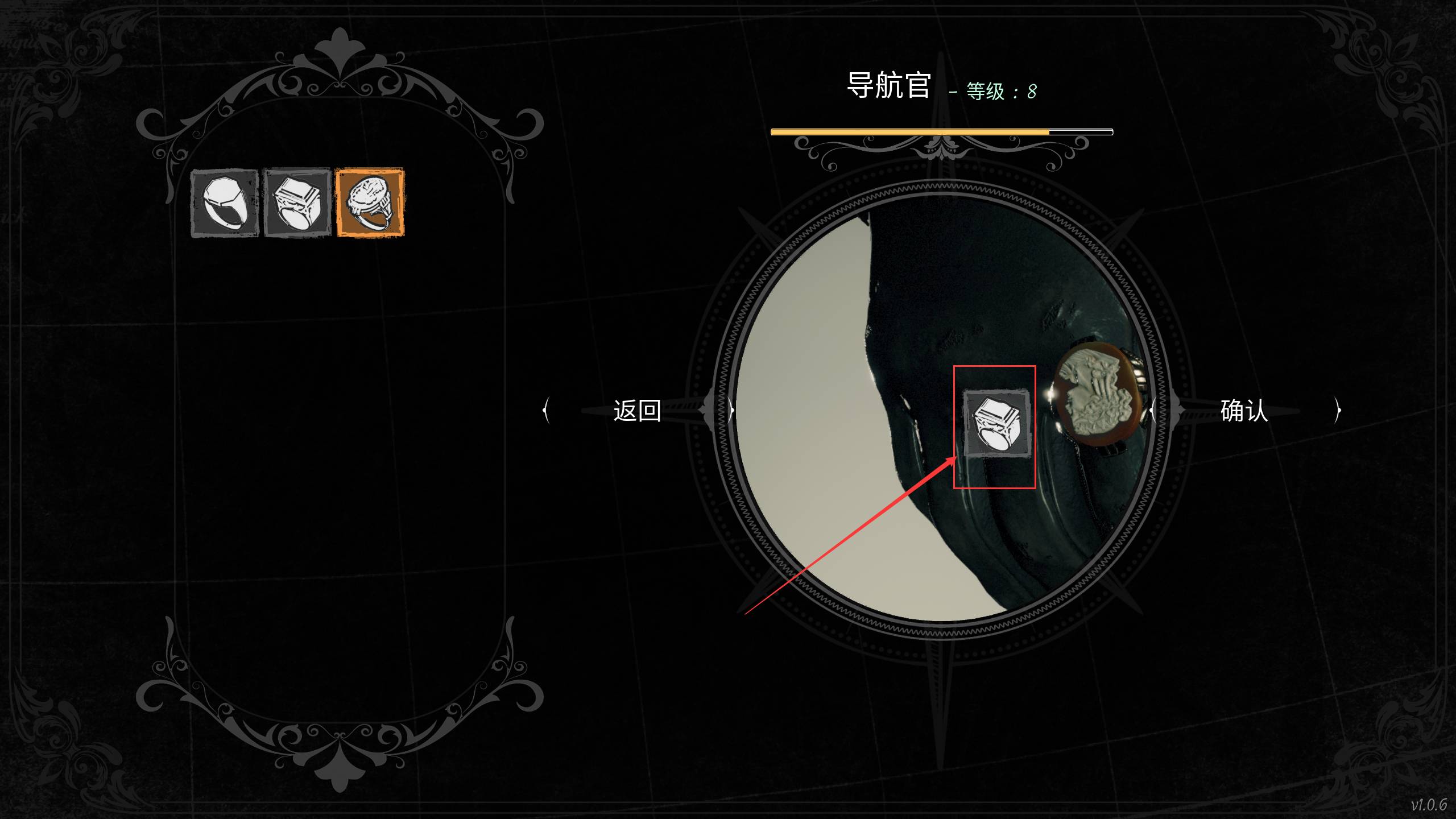Select the plain smooth signet ring icon
Image resolution: width=1456 pixels, height=819 pixels.
tap(225, 203)
